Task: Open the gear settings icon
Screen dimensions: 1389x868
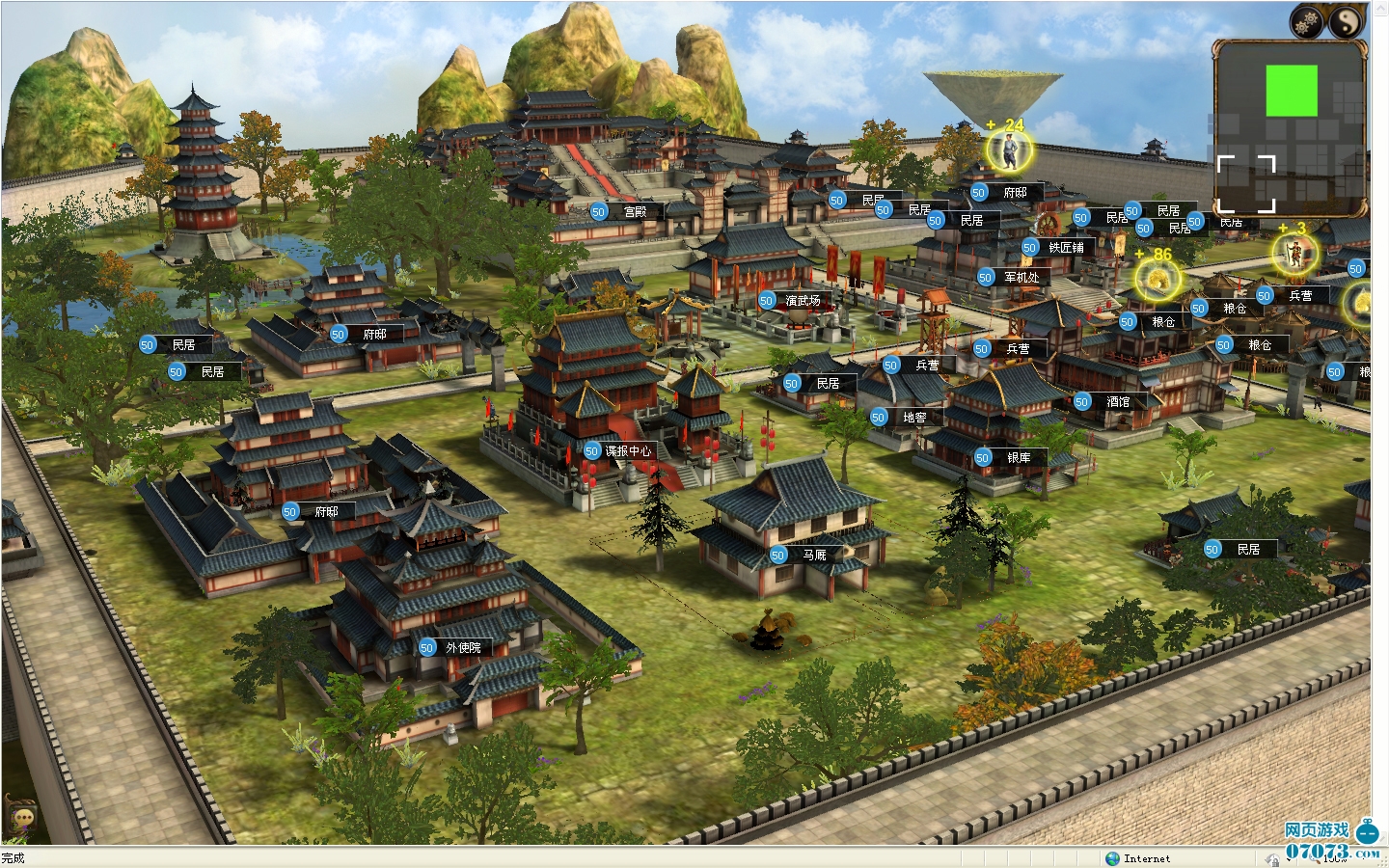Action: coord(1308,21)
